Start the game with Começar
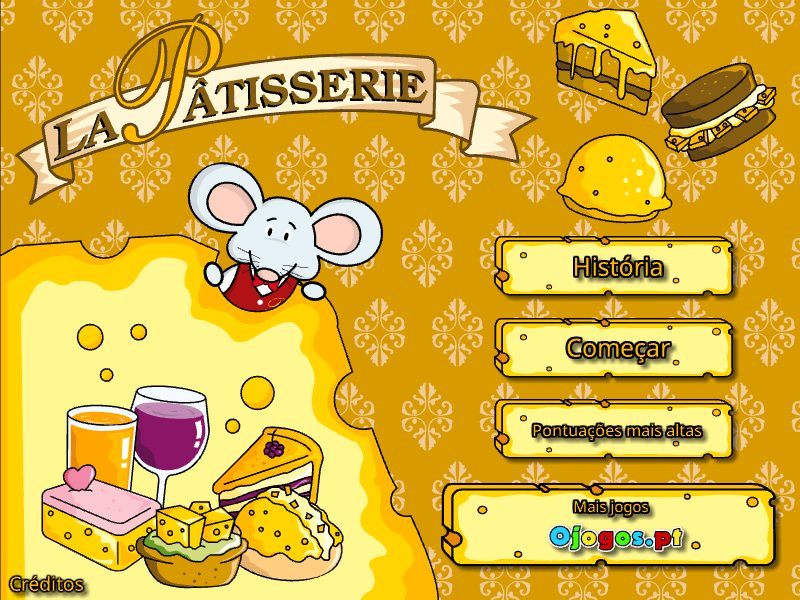The width and height of the screenshot is (800, 600). pos(617,349)
